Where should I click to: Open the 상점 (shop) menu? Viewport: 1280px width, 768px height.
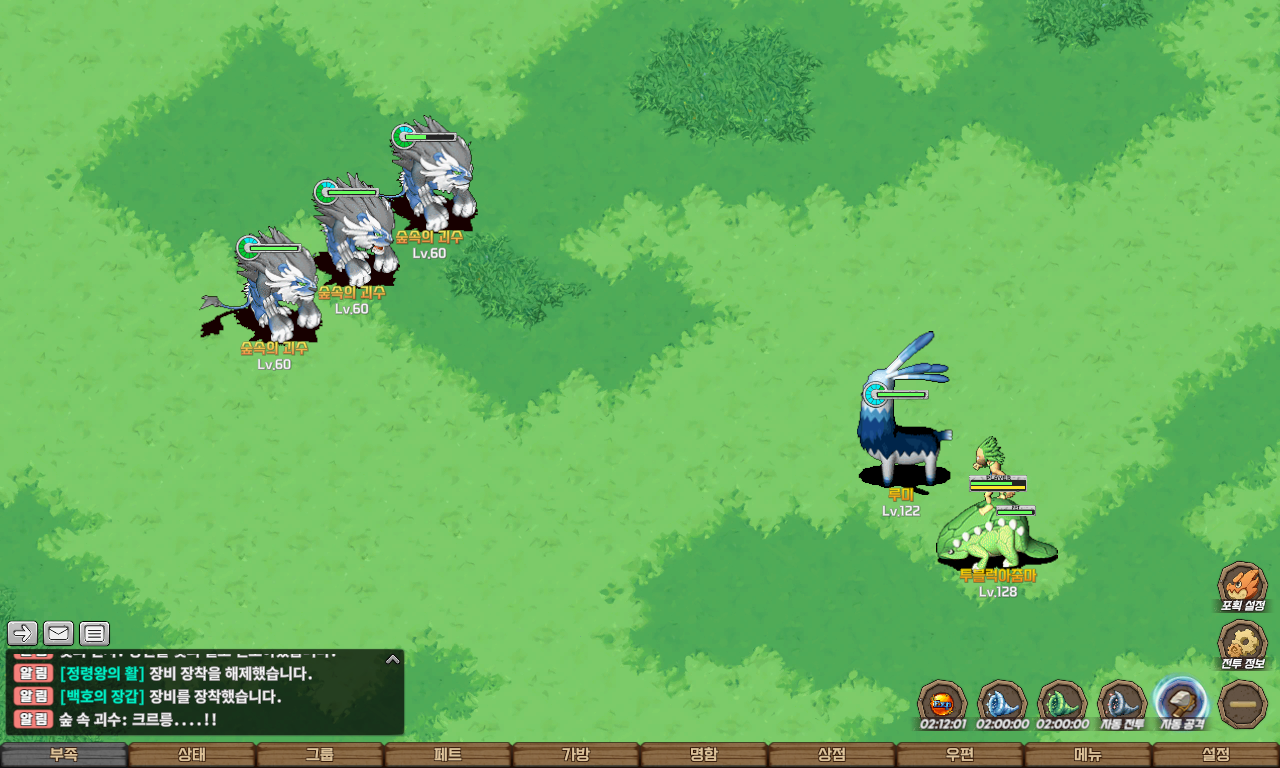click(832, 755)
